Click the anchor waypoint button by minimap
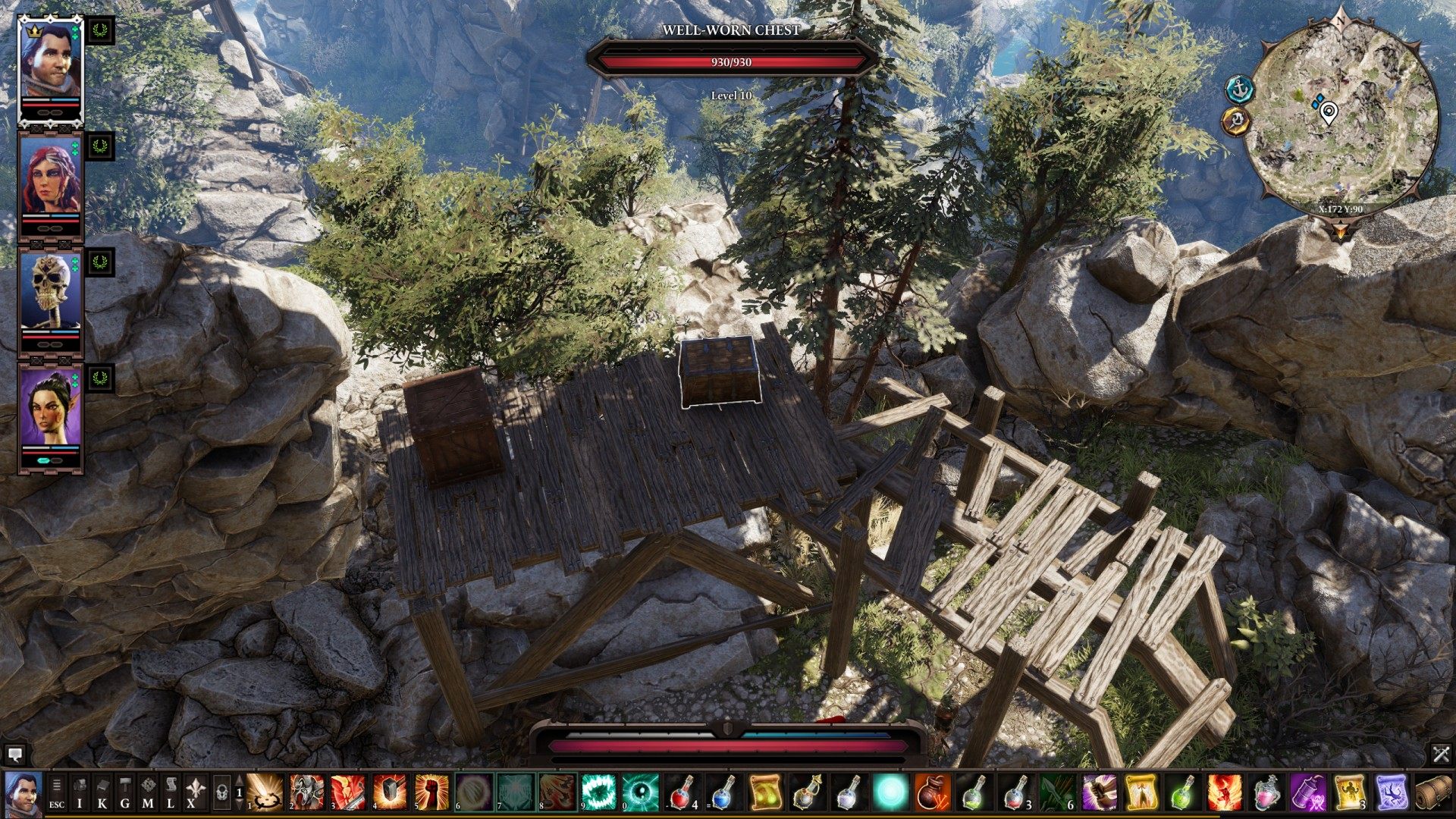The height and width of the screenshot is (819, 1456). click(x=1240, y=89)
